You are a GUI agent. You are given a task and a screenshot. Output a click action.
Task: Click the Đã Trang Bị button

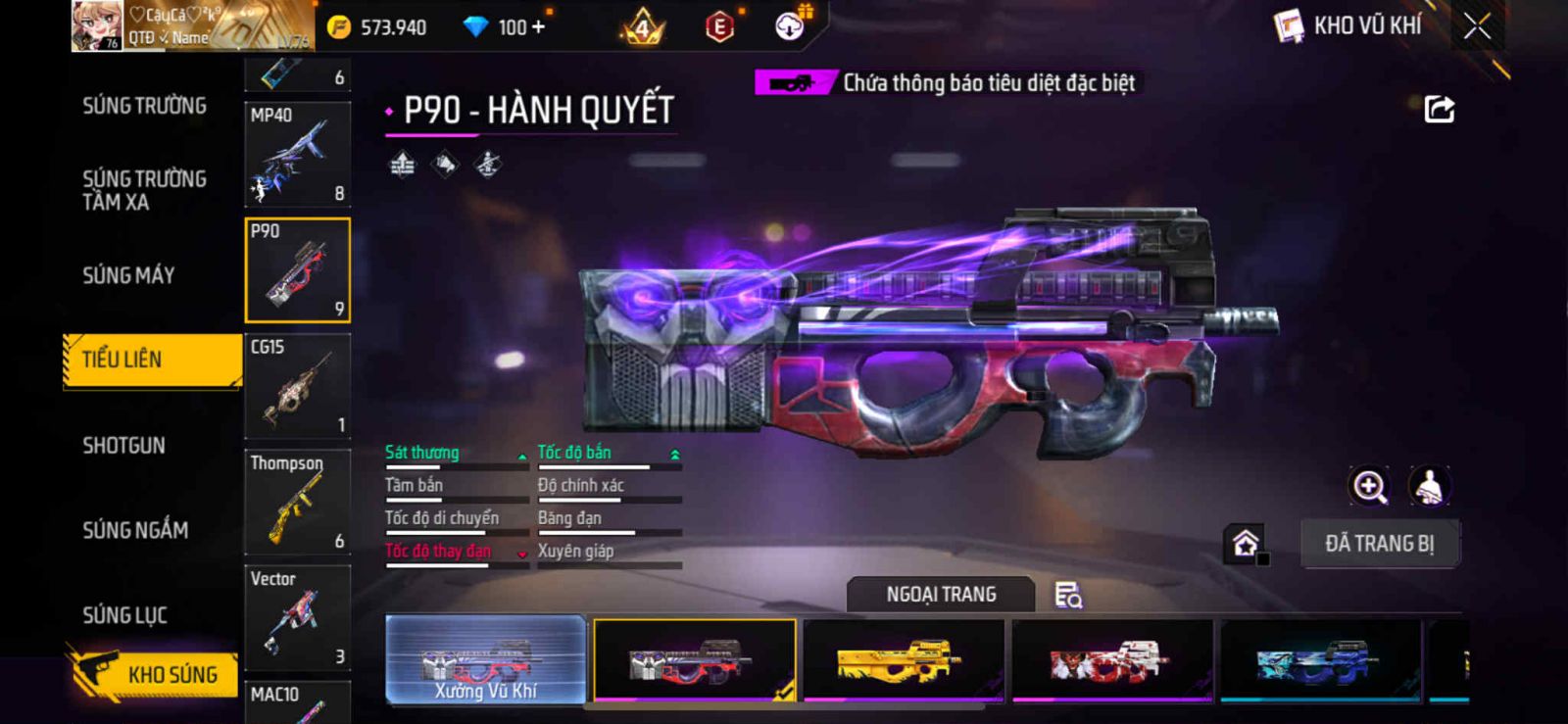tap(1379, 544)
